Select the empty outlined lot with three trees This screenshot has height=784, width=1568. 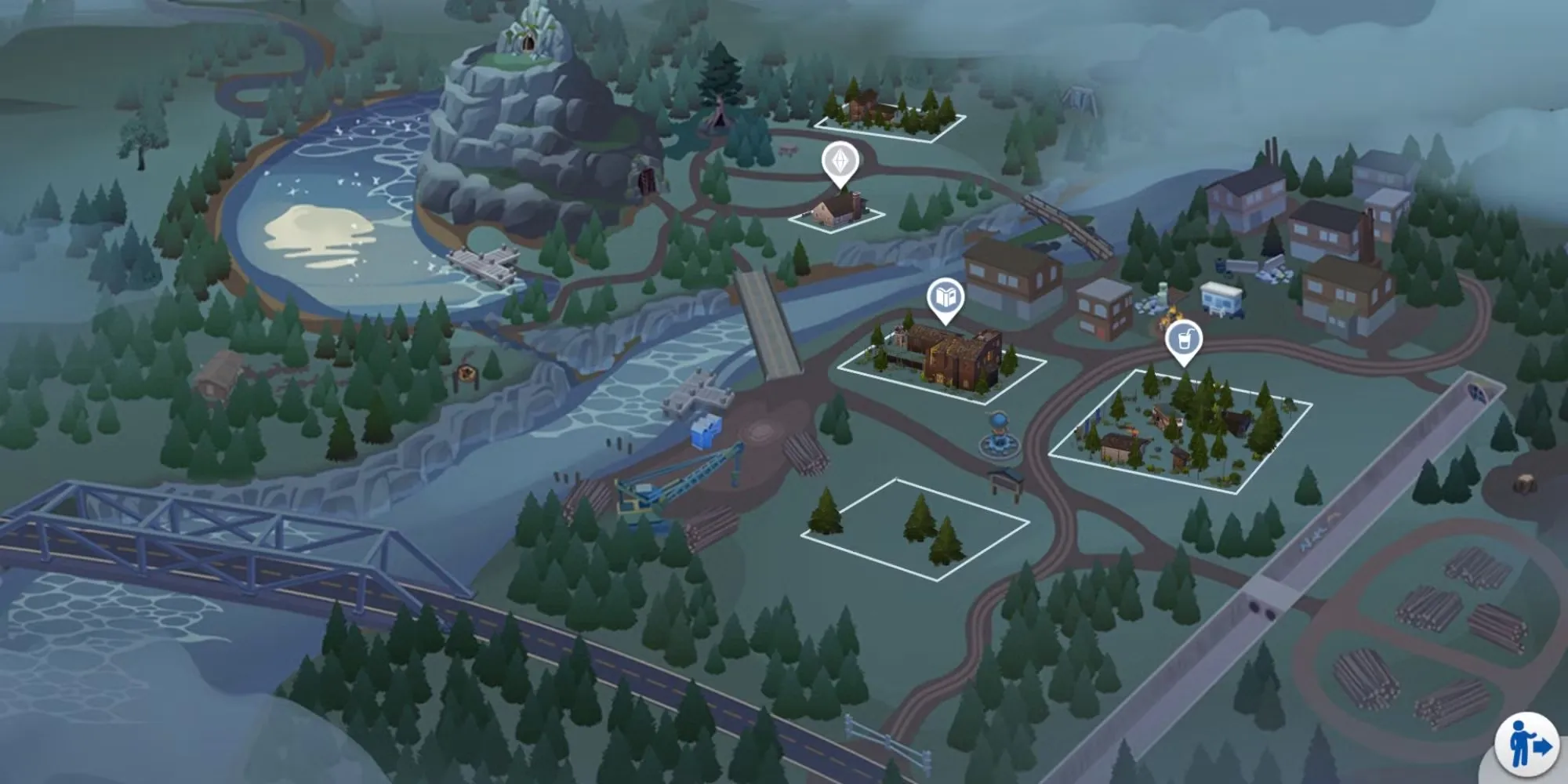pyautogui.click(x=914, y=530)
